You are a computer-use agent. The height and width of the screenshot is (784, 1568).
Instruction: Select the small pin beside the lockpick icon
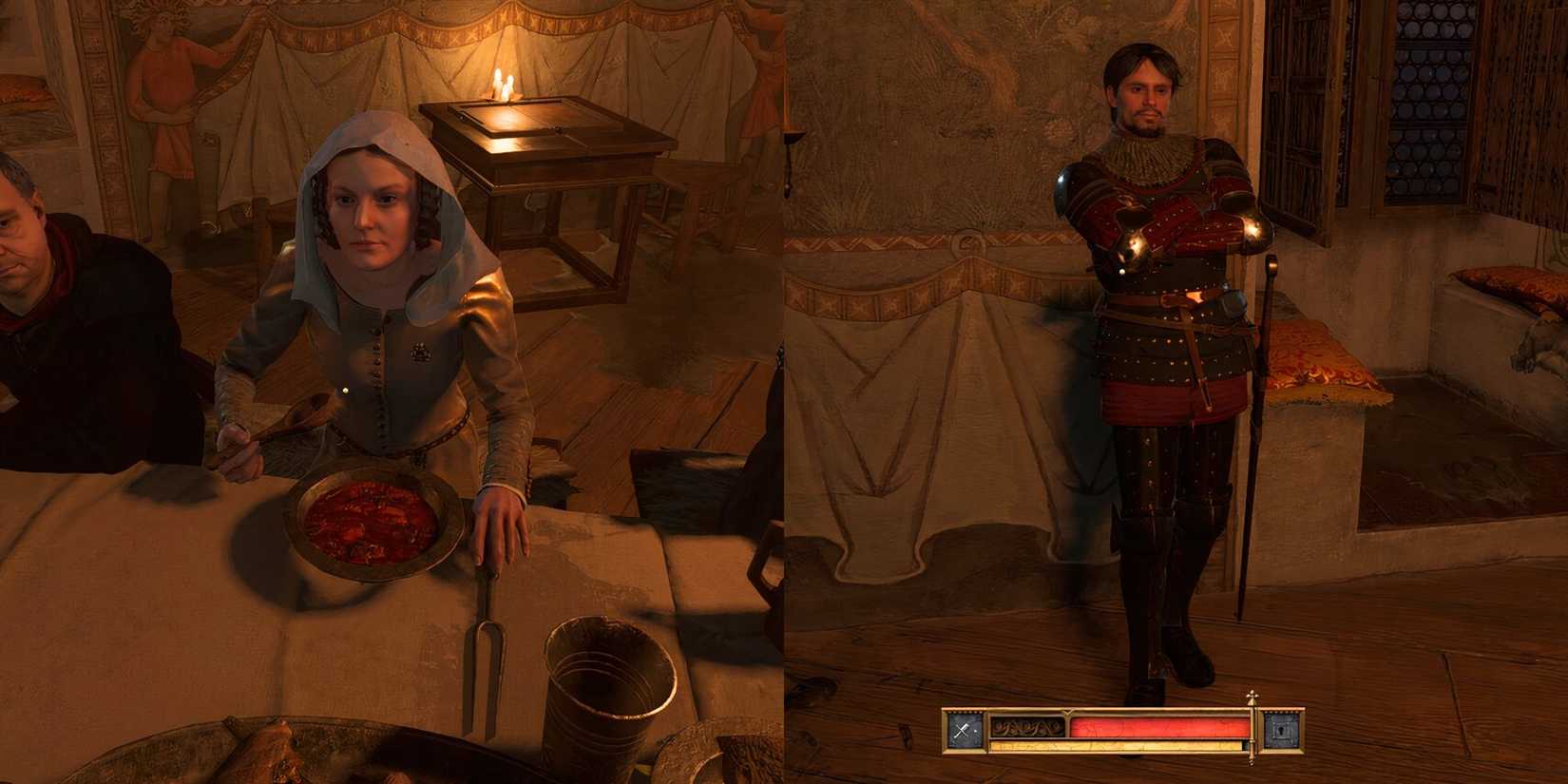pyautogui.click(x=974, y=730)
